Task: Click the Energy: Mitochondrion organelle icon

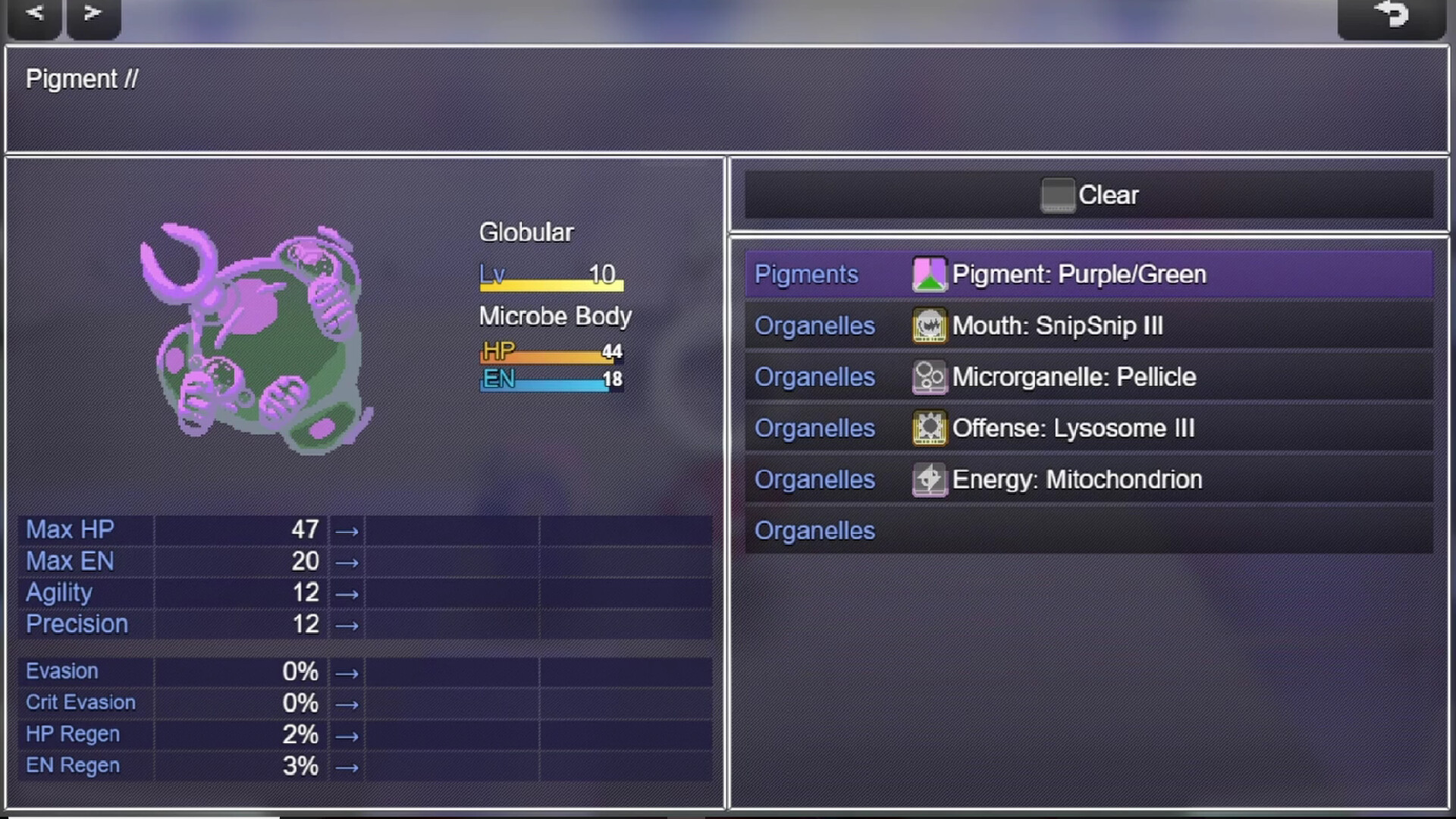Action: [x=930, y=479]
